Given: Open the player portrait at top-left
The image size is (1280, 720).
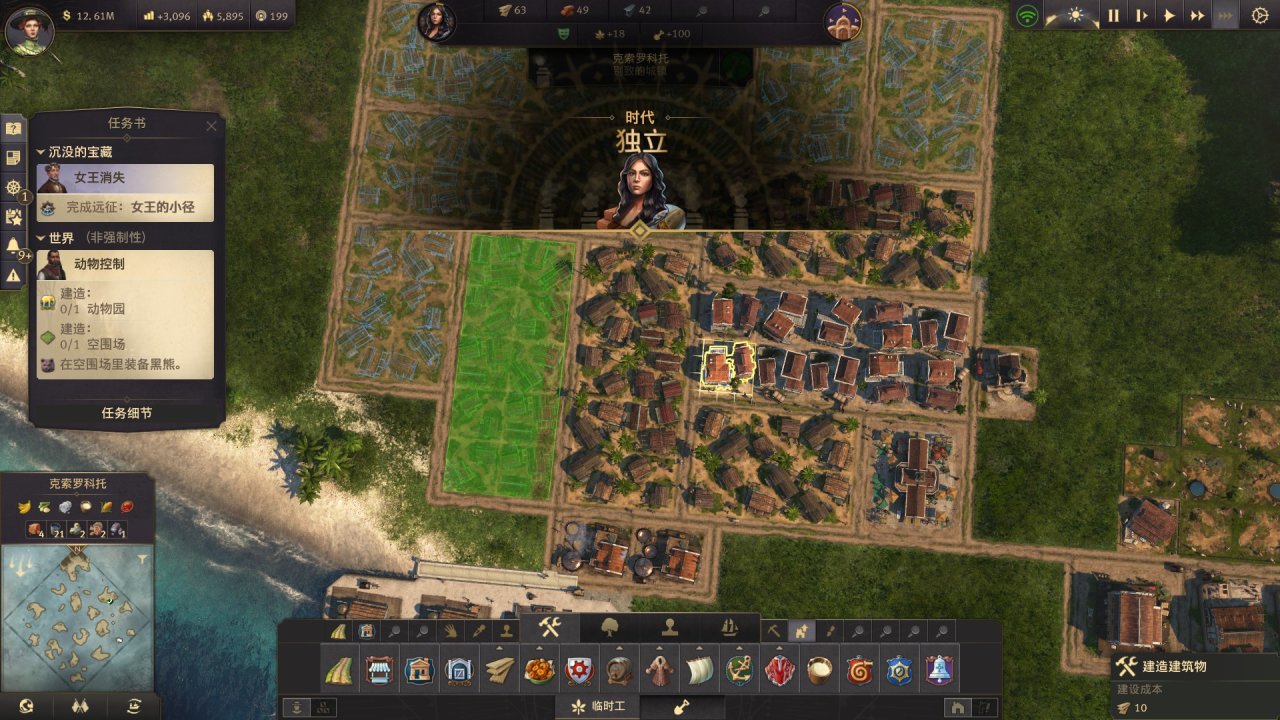Looking at the screenshot, I should tap(28, 28).
